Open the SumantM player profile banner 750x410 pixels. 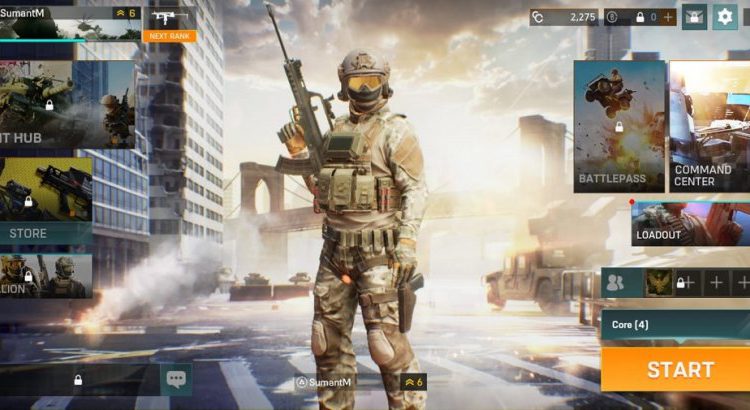[68, 21]
